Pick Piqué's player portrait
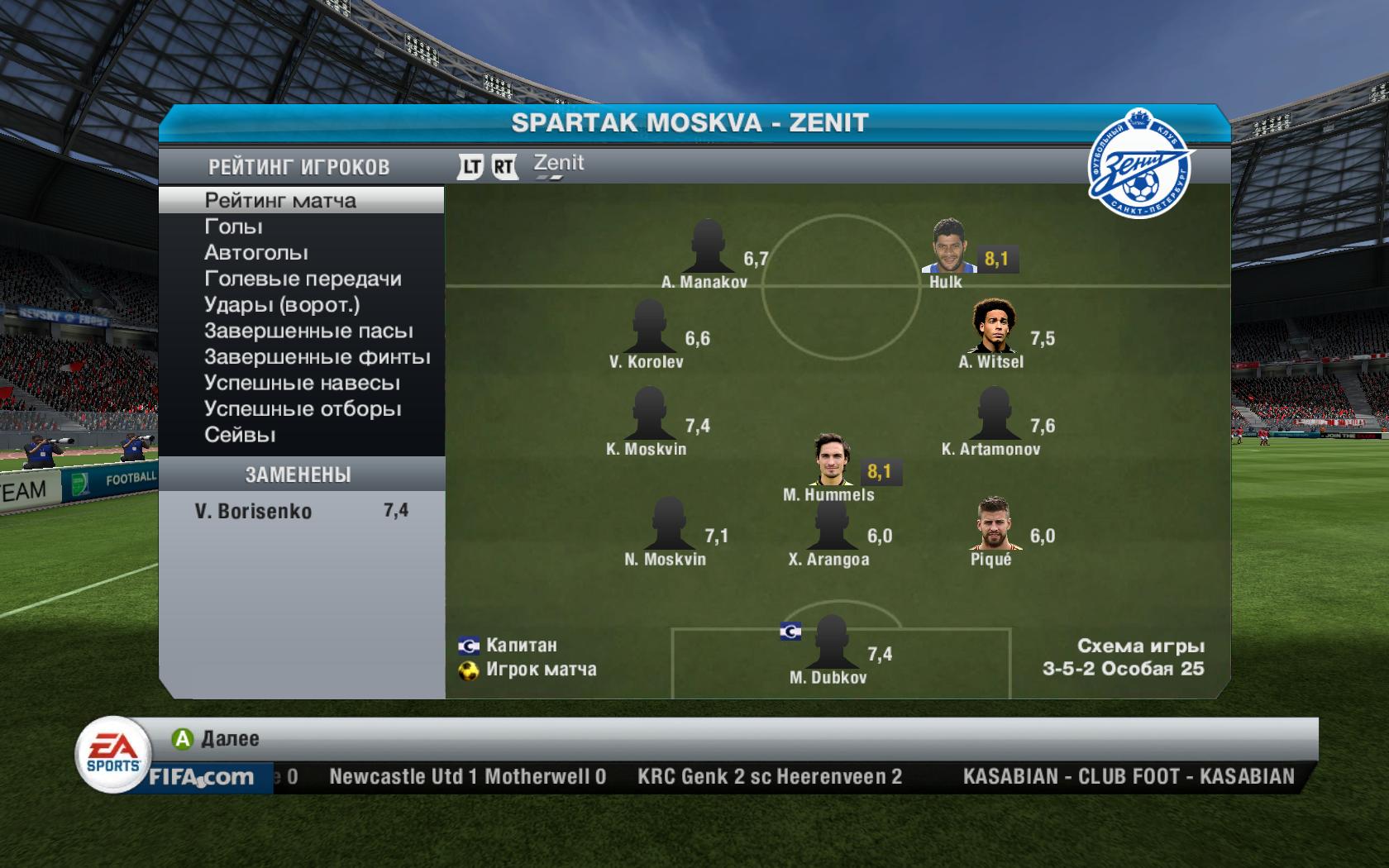The width and height of the screenshot is (1389, 868). pos(991,524)
